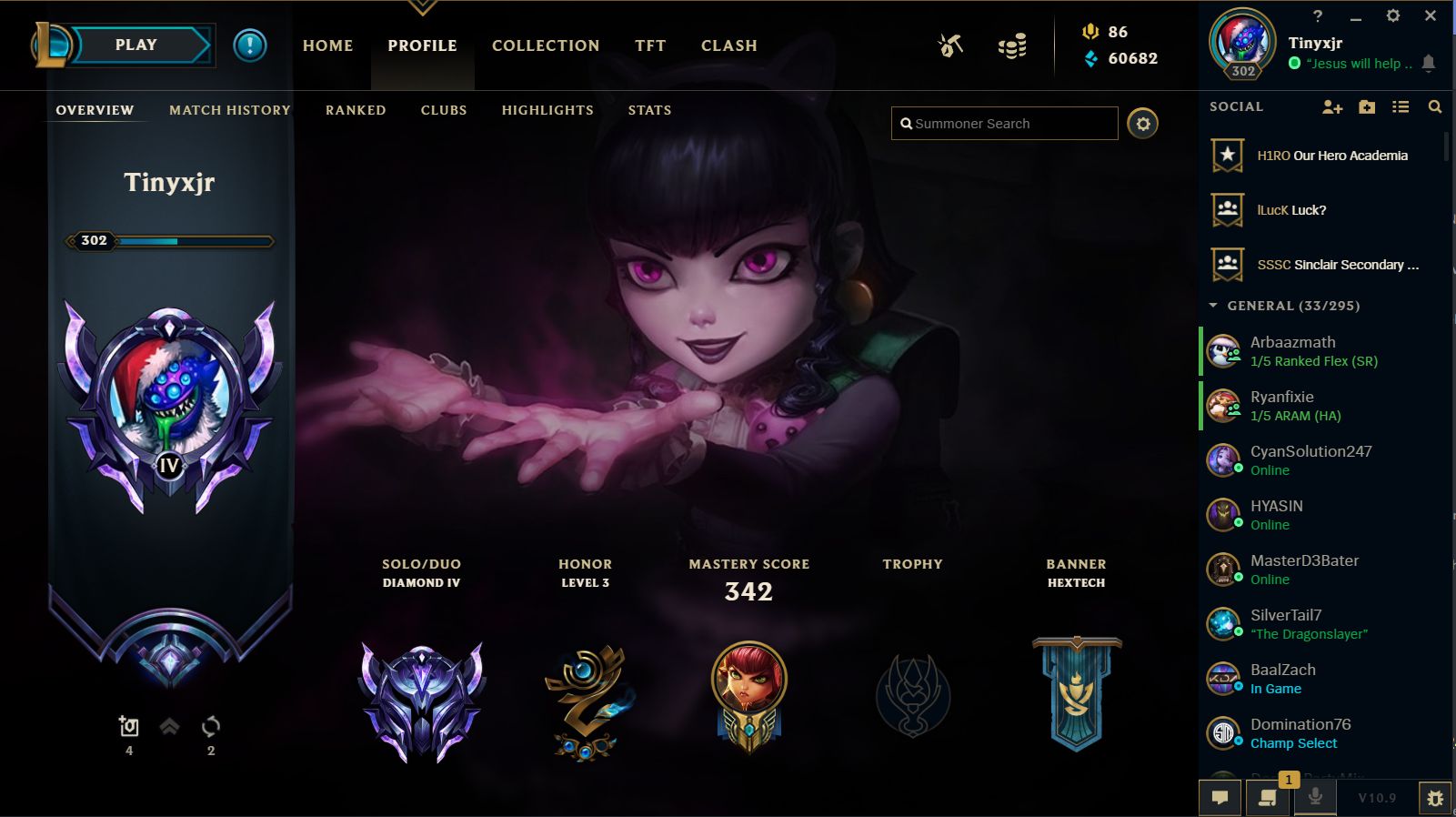Select the Blue Essence icon next to 60682

1090,58
